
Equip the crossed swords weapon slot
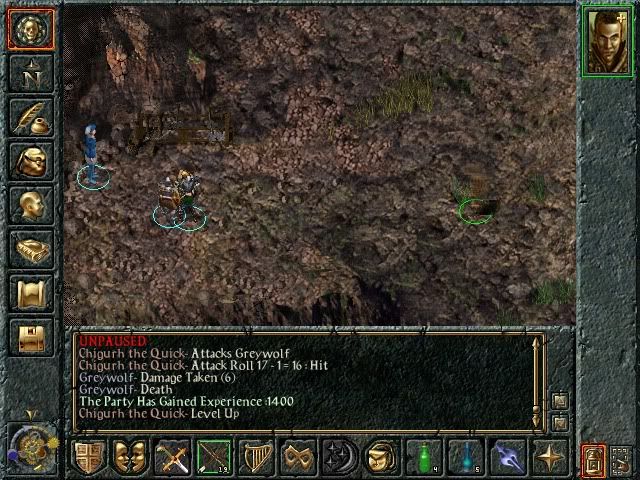pyautogui.click(x=172, y=457)
